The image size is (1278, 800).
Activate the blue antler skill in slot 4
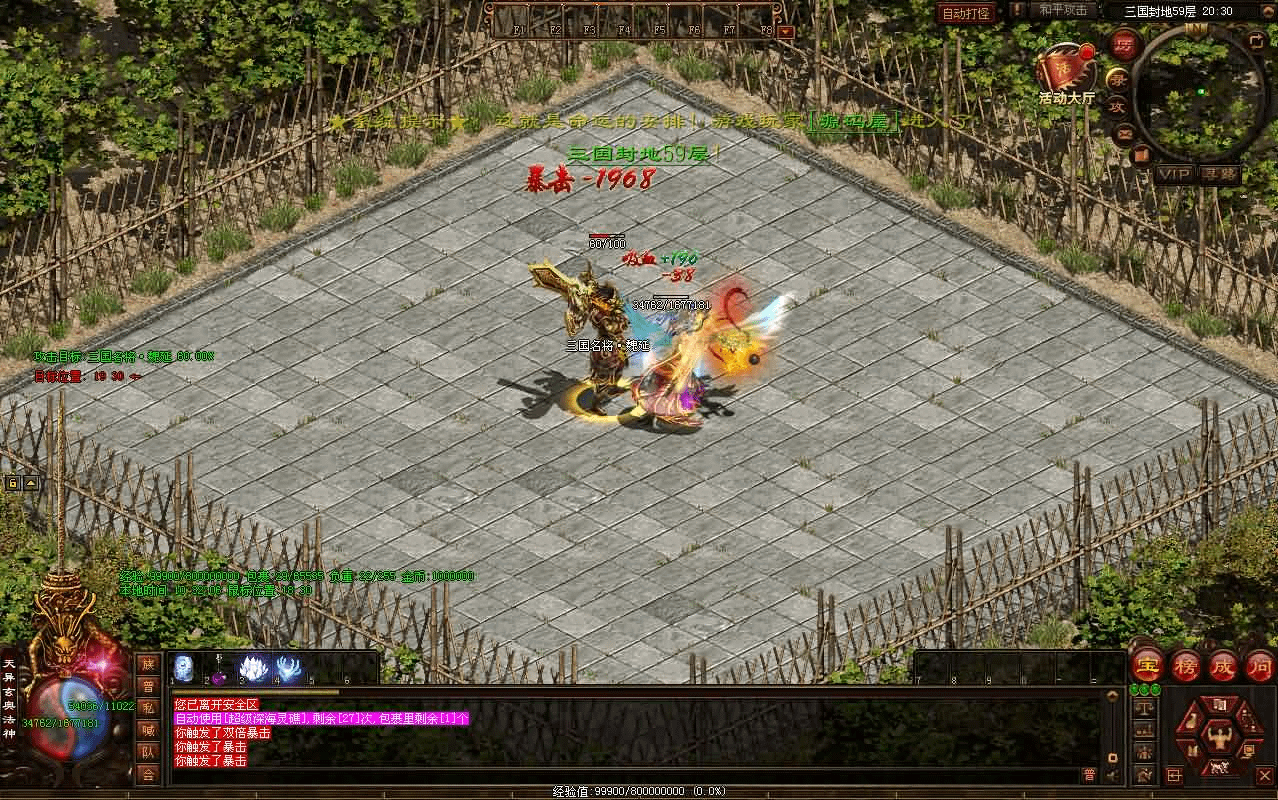[x=290, y=668]
